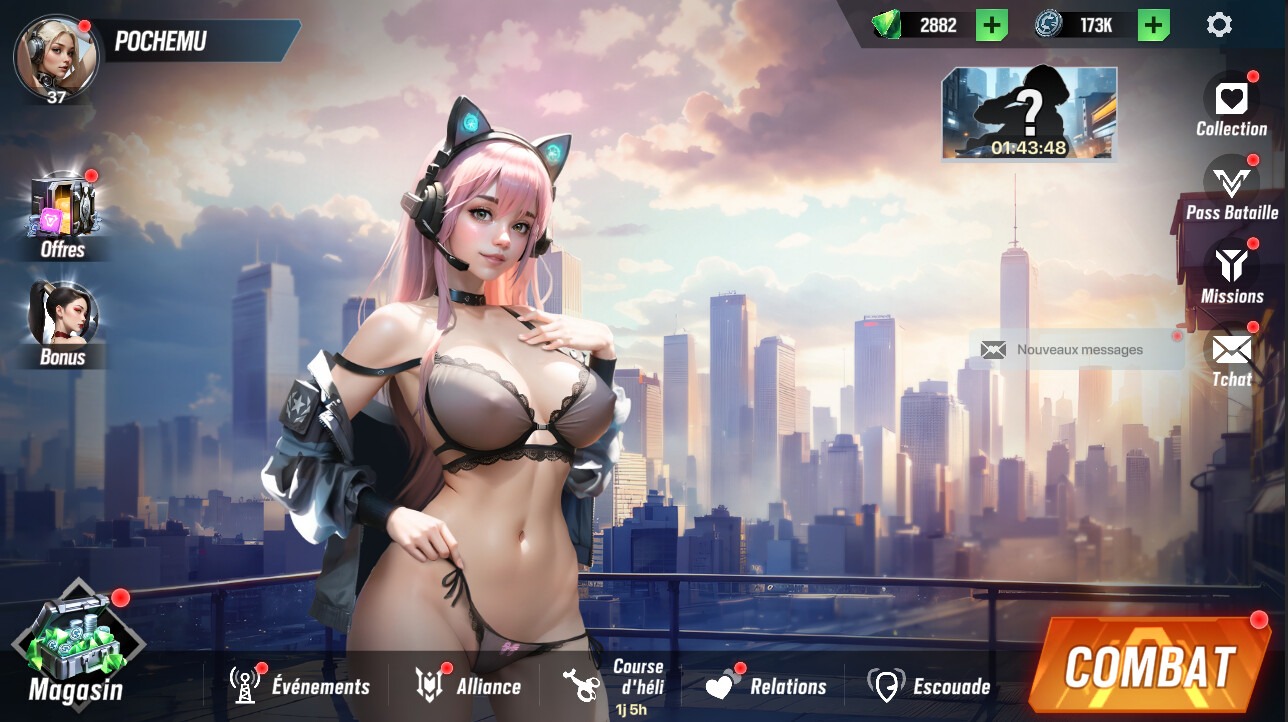This screenshot has height=722, width=1288.
Task: Open the settings gear
Action: point(1219,25)
